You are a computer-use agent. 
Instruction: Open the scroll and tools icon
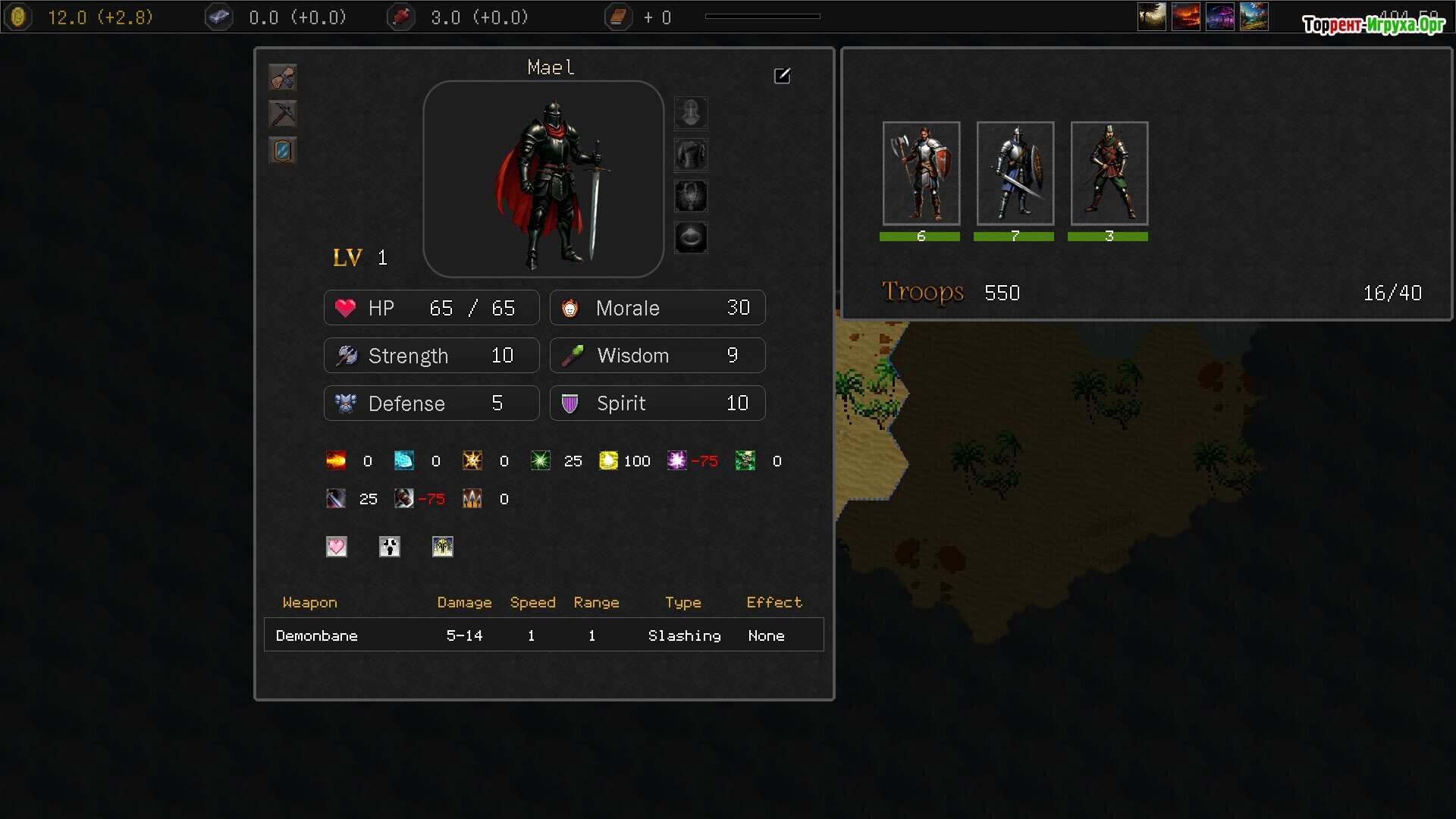[x=283, y=77]
